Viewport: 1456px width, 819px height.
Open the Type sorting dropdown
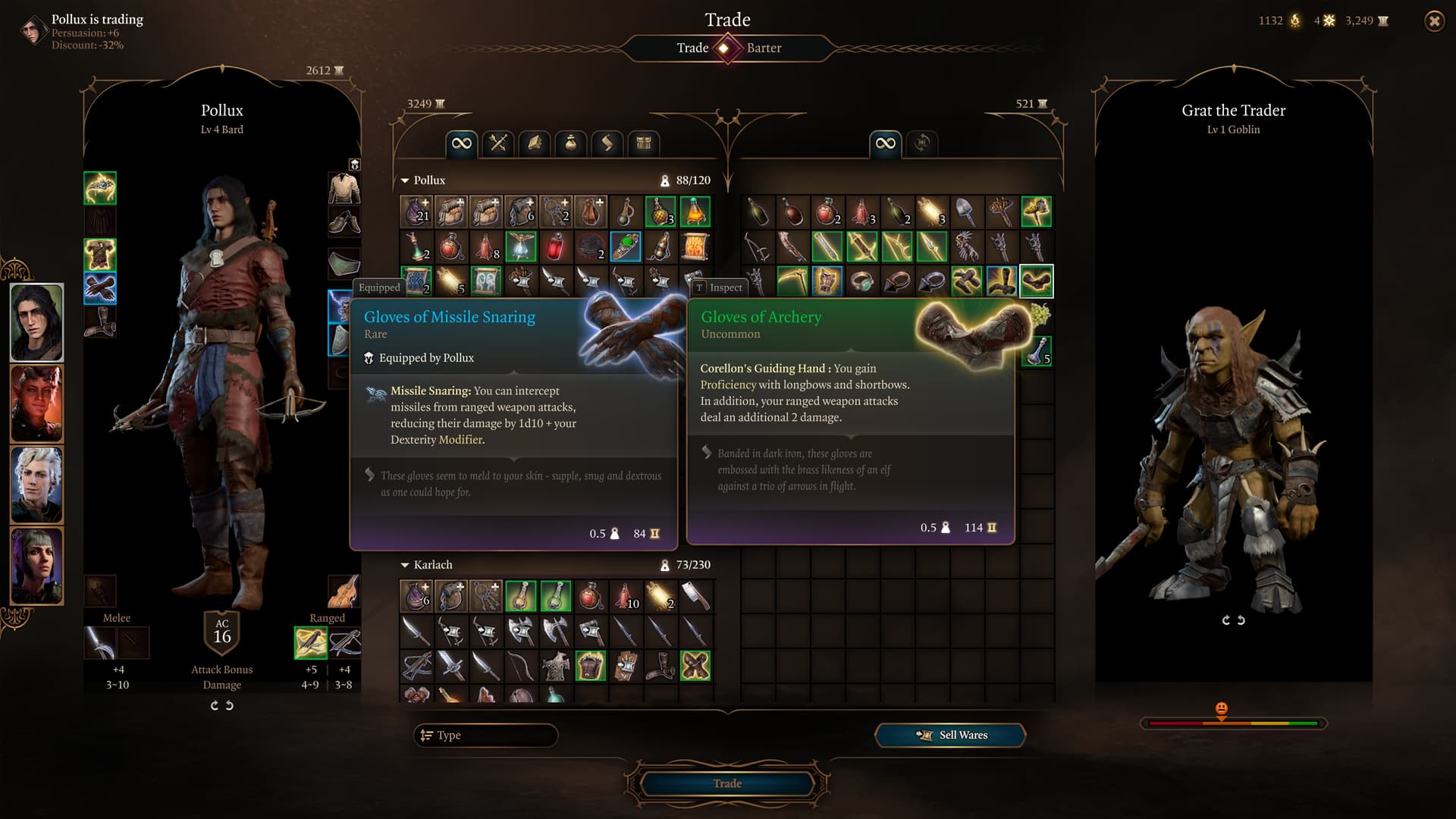485,735
